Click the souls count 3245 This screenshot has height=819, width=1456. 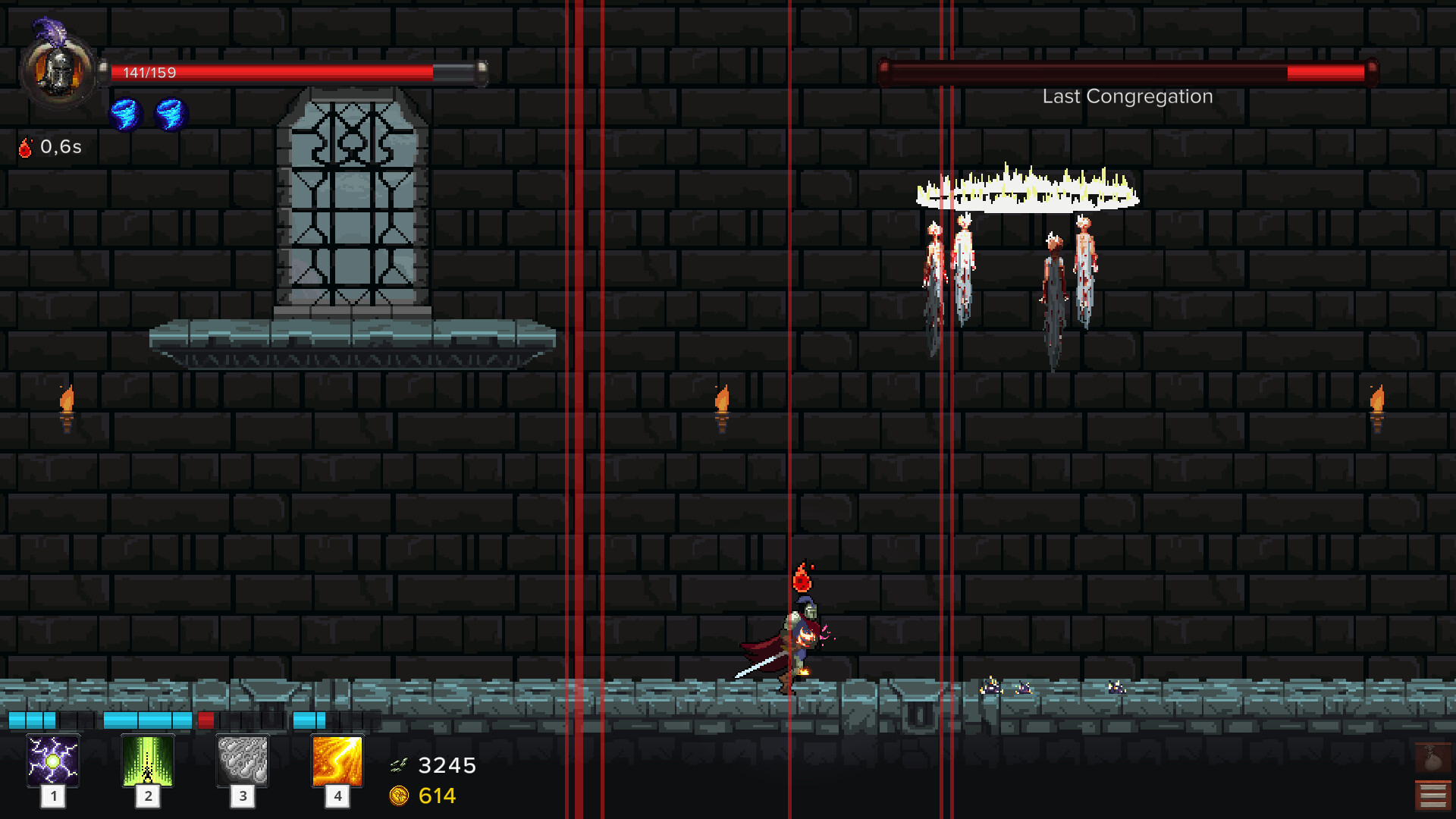click(447, 765)
